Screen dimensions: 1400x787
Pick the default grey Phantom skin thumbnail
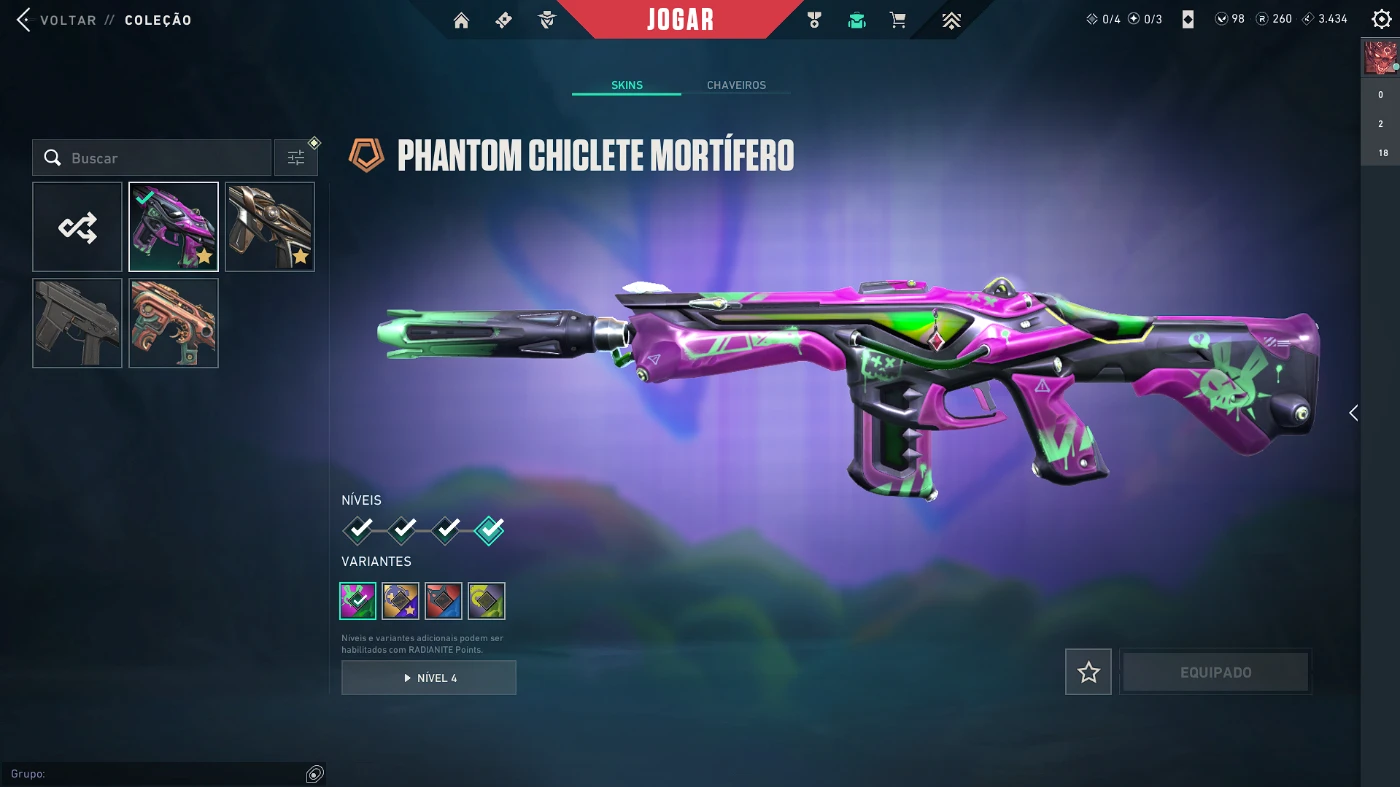(77, 323)
